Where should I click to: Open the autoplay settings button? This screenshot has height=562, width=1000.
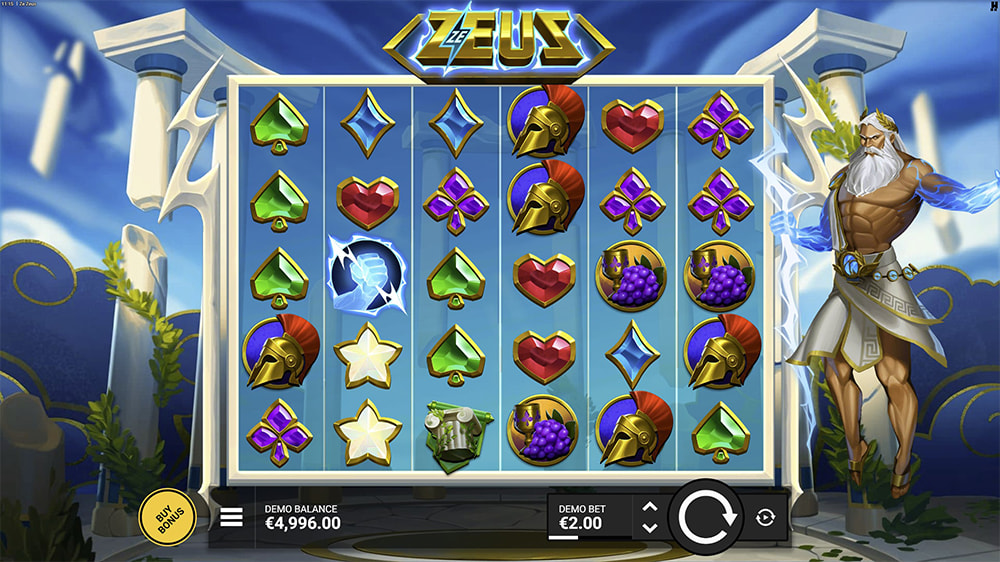point(766,517)
